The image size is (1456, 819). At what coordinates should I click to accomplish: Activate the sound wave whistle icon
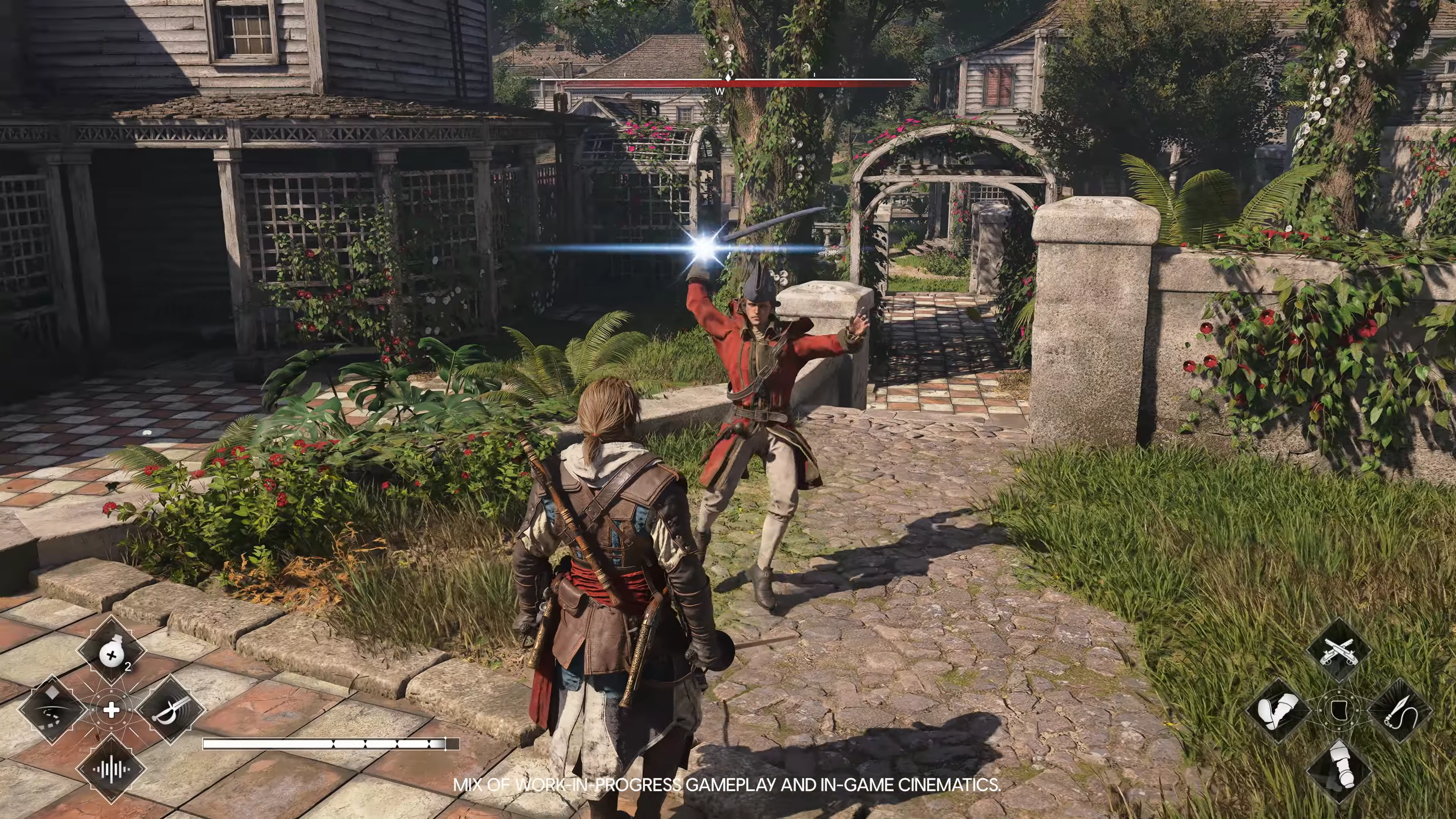tap(111, 769)
